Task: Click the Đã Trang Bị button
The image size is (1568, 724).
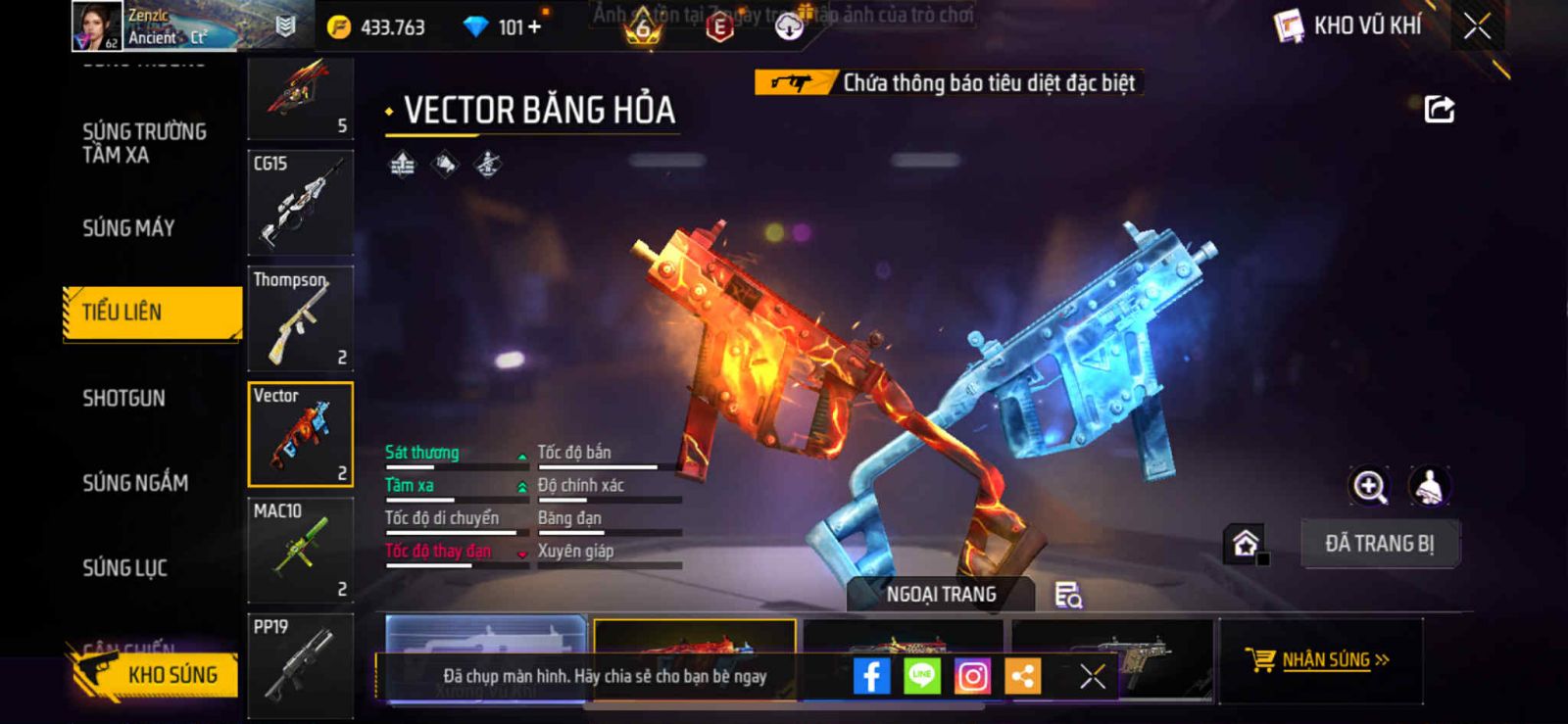Action: point(1379,544)
